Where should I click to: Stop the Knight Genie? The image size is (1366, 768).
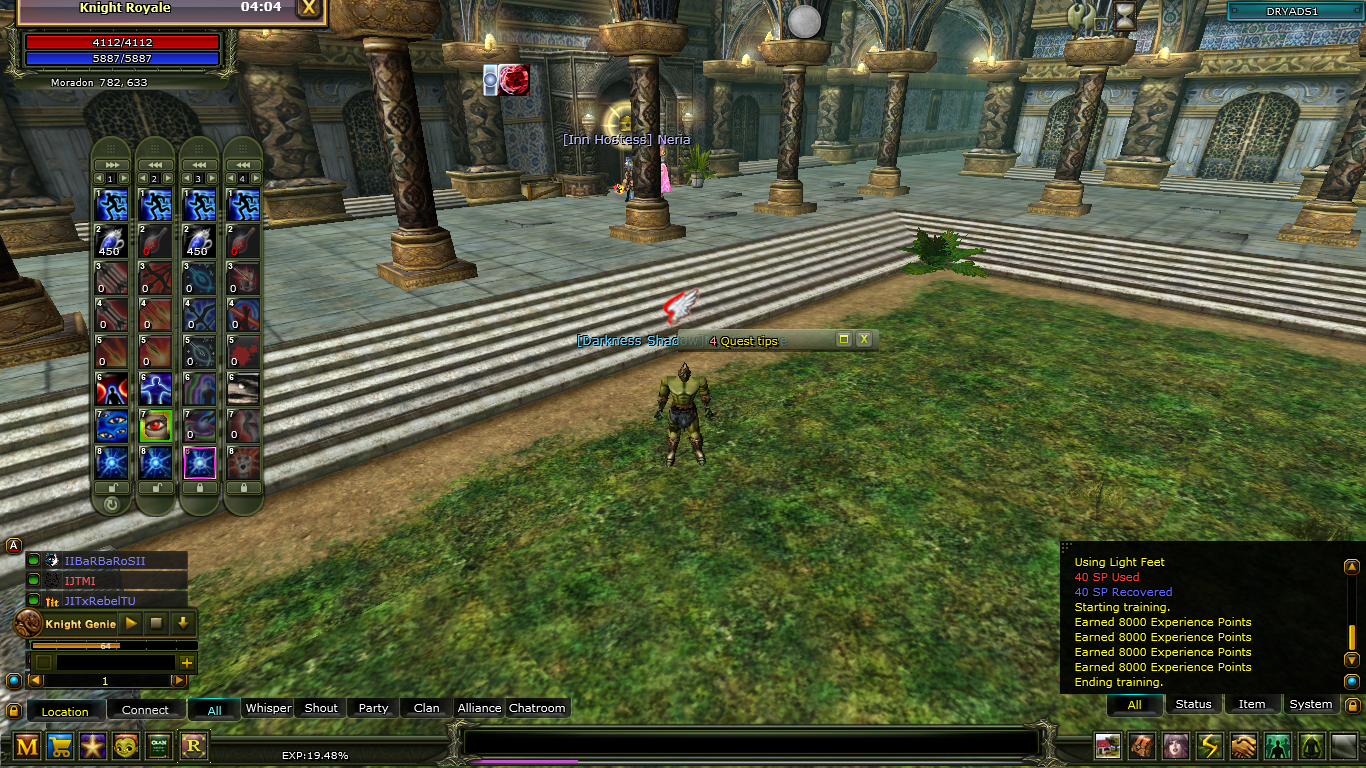coord(157,623)
